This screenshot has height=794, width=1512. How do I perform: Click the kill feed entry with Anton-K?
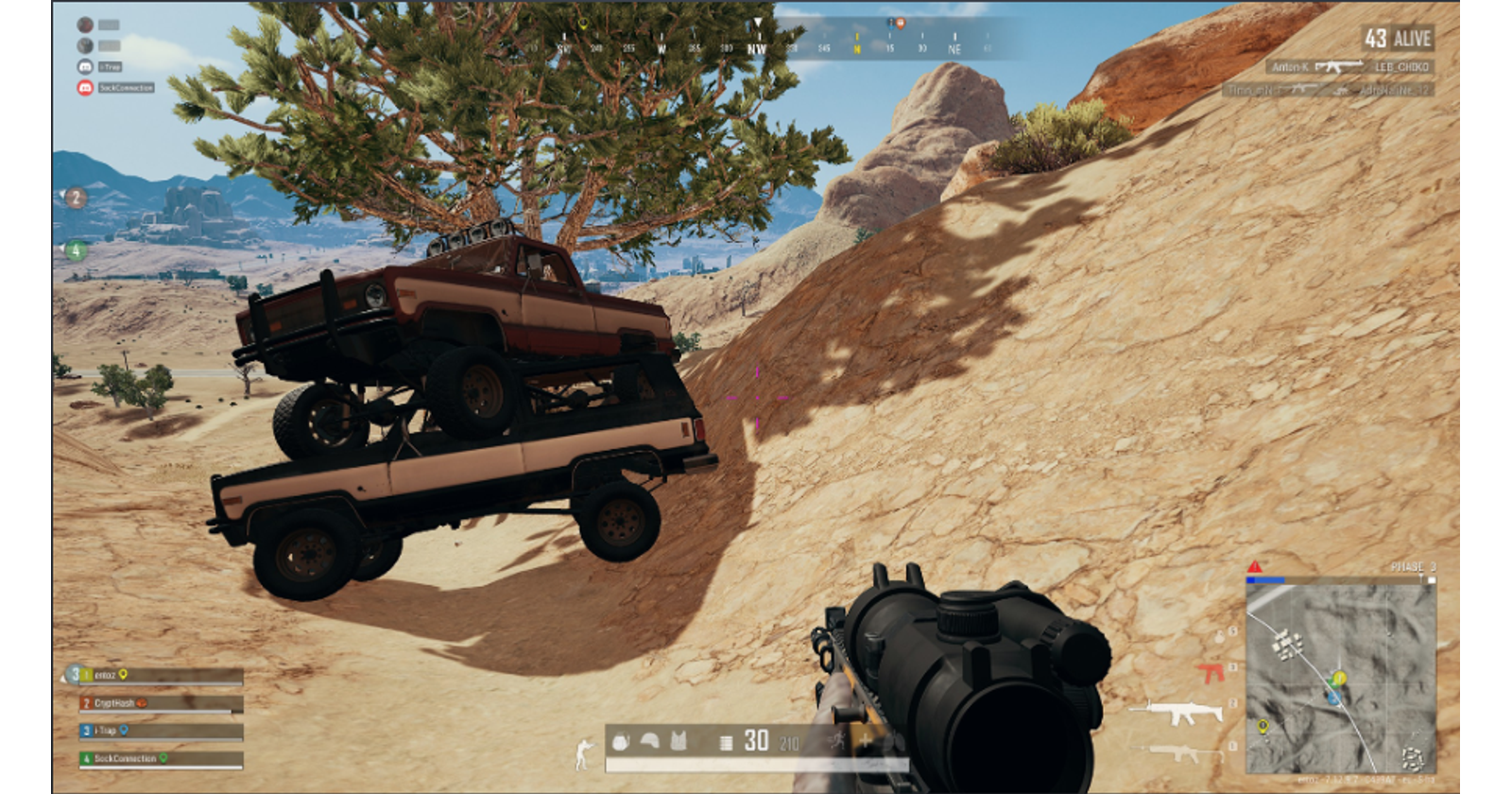point(1349,67)
